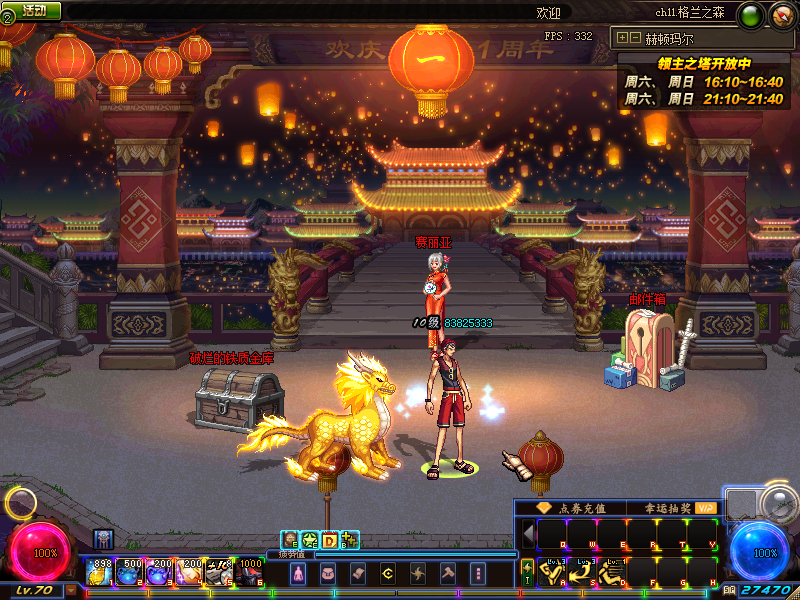
Task: Click the left arrow beside the skill bar
Action: [528, 531]
